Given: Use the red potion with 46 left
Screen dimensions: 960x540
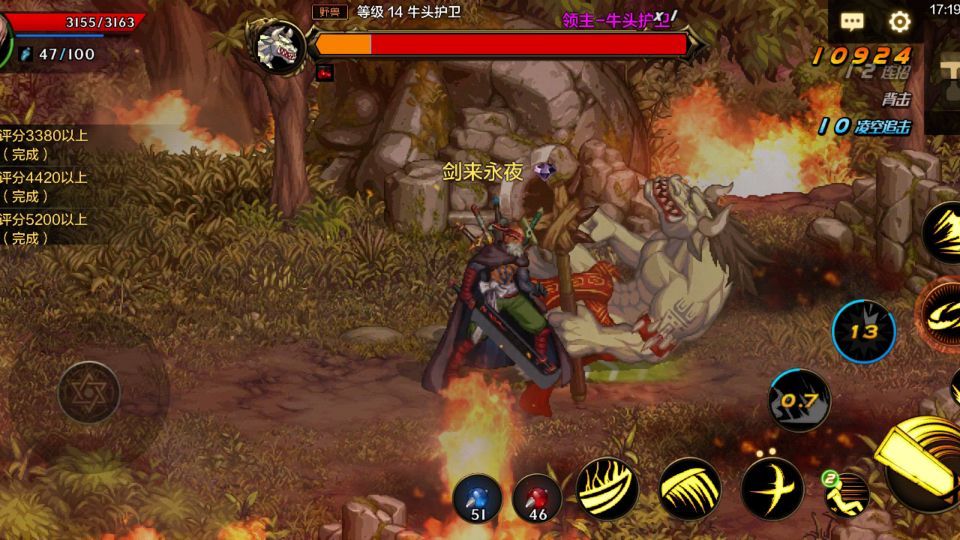Looking at the screenshot, I should pyautogui.click(x=537, y=498).
